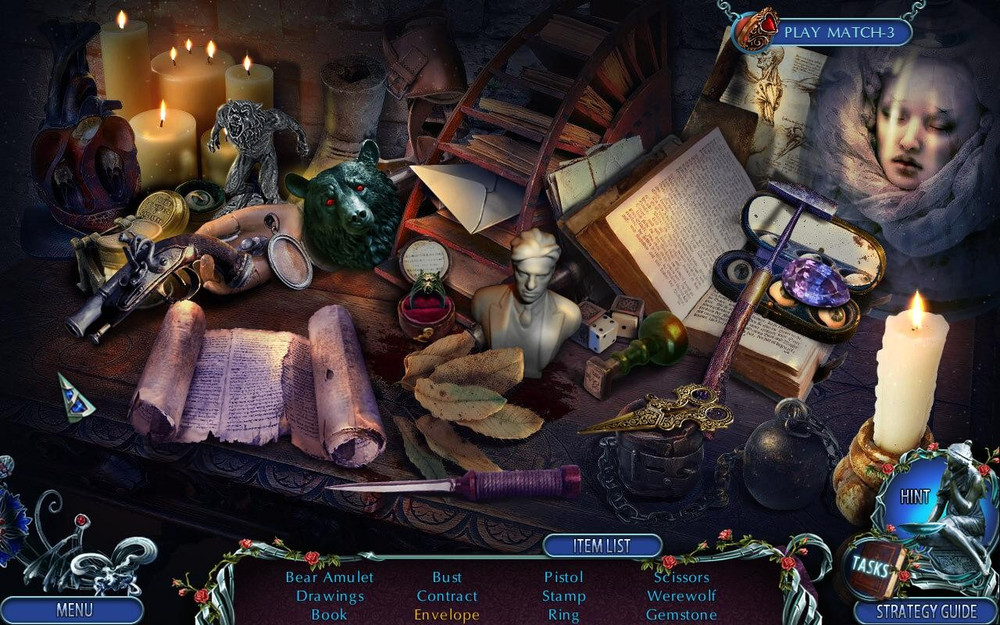Select Book in the item list
This screenshot has width=1000, height=625.
click(329, 615)
